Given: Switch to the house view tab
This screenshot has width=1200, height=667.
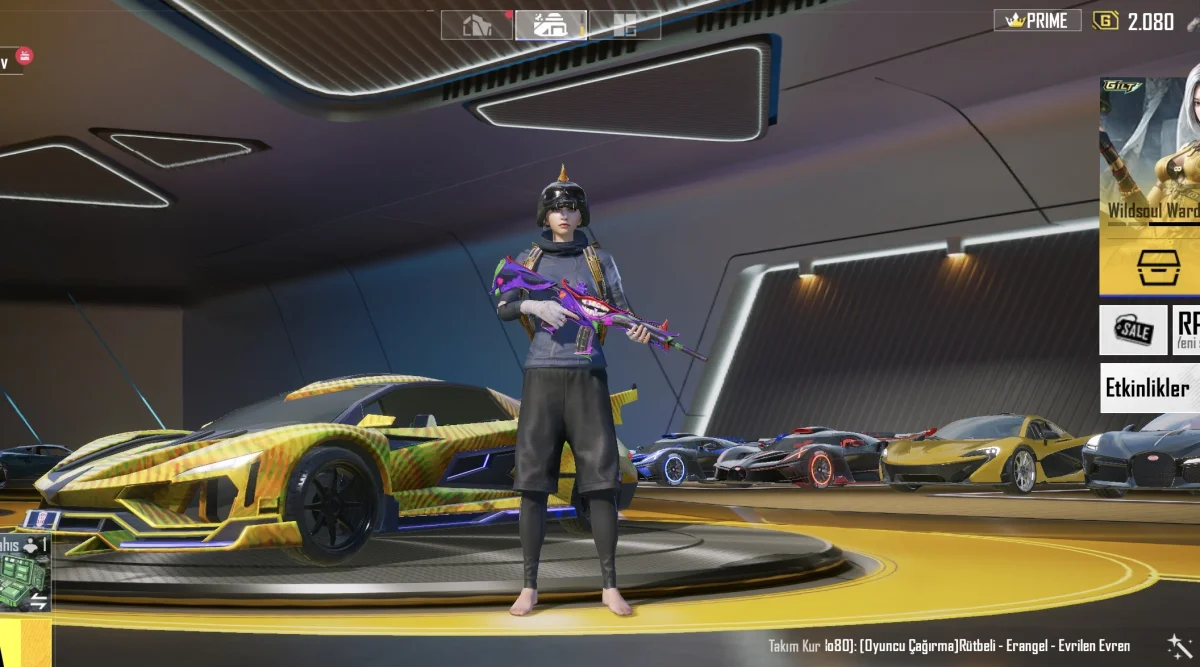Looking at the screenshot, I should (x=478, y=25).
